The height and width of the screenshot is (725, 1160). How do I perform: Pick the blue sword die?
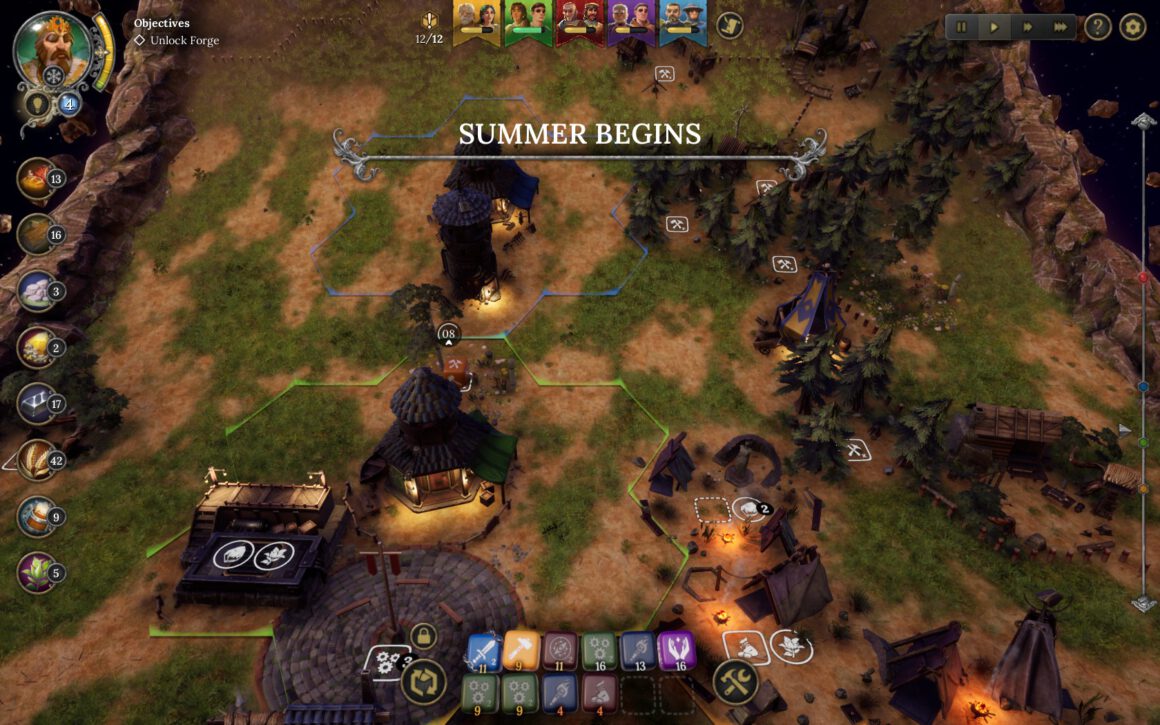pos(484,651)
